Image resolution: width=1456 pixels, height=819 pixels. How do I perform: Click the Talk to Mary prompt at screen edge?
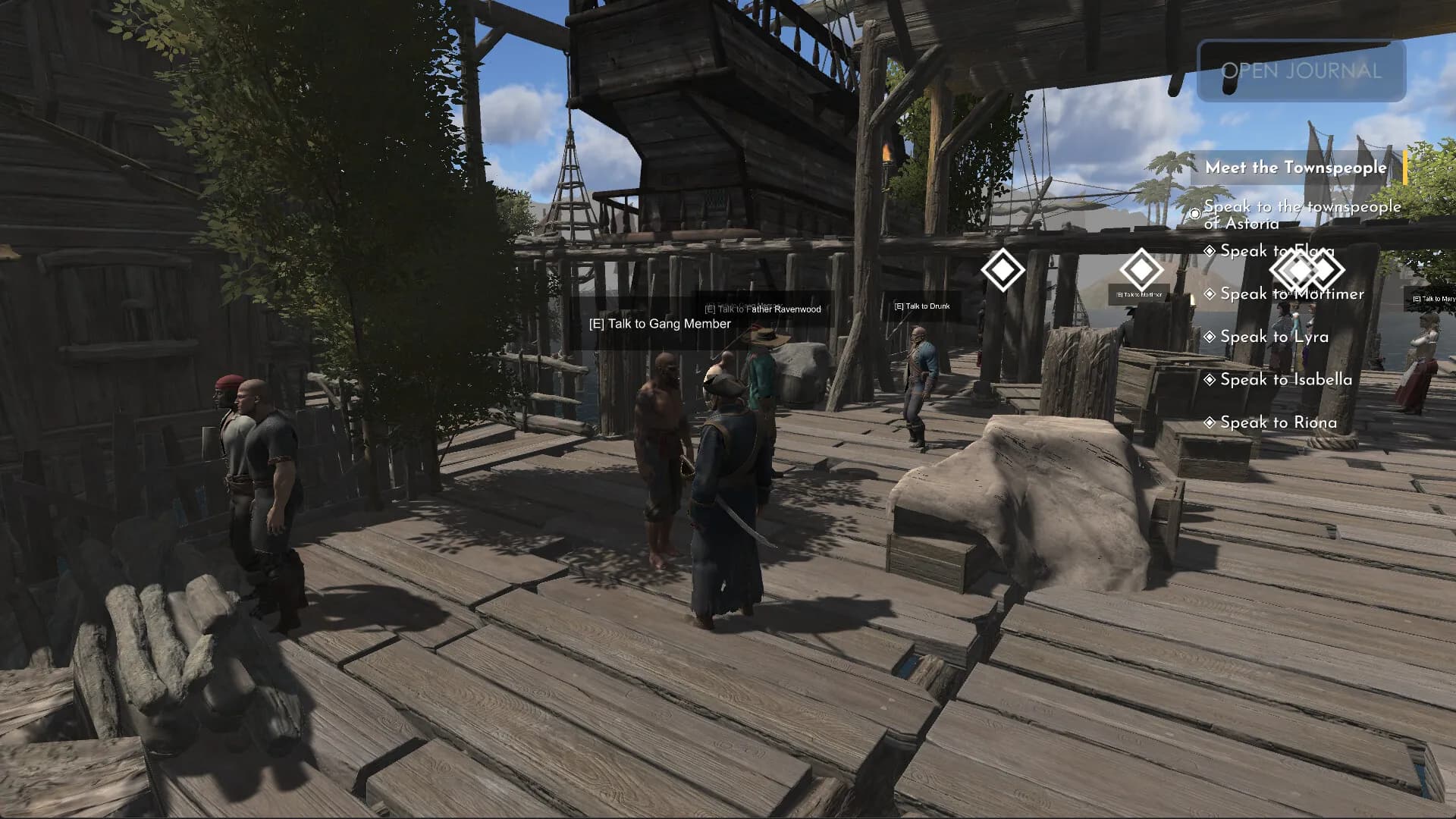click(1433, 299)
